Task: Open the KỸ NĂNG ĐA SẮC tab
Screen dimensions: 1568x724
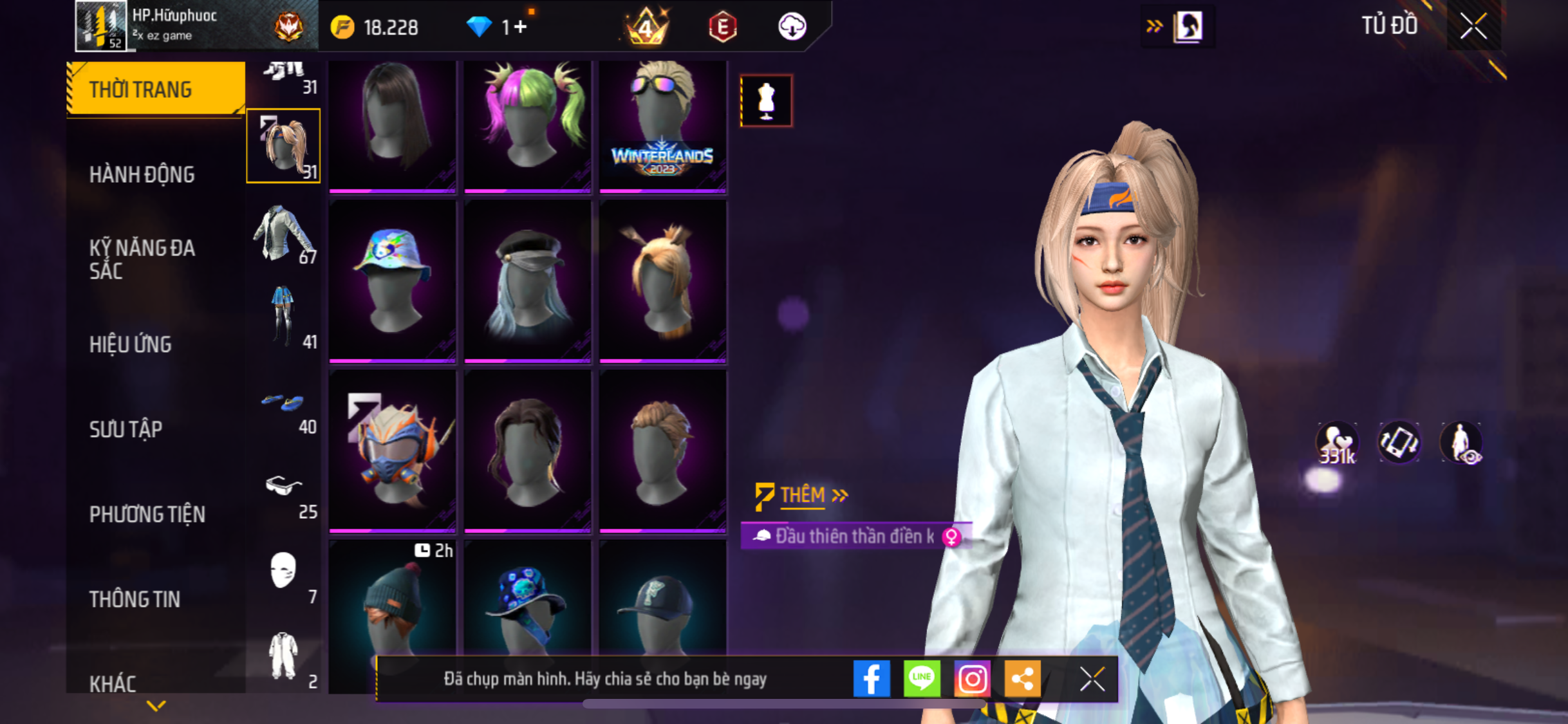Action: tap(142, 259)
